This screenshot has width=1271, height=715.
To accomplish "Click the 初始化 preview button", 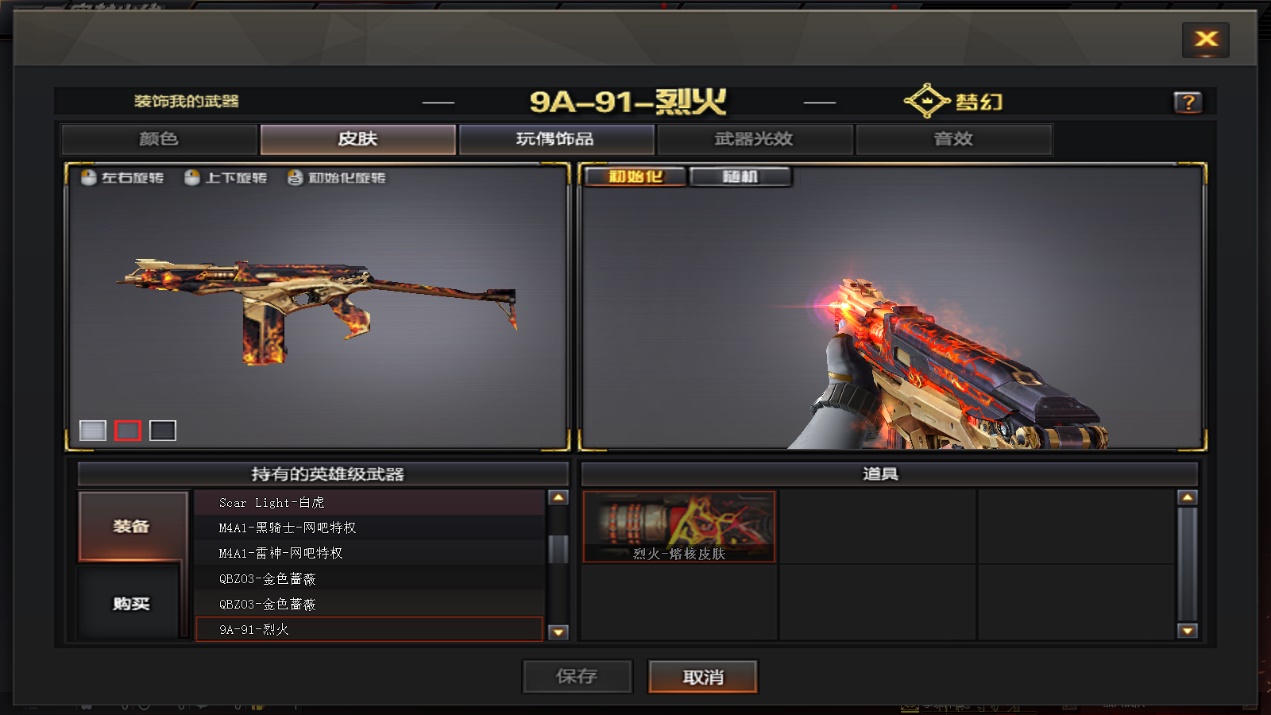I will 634,177.
